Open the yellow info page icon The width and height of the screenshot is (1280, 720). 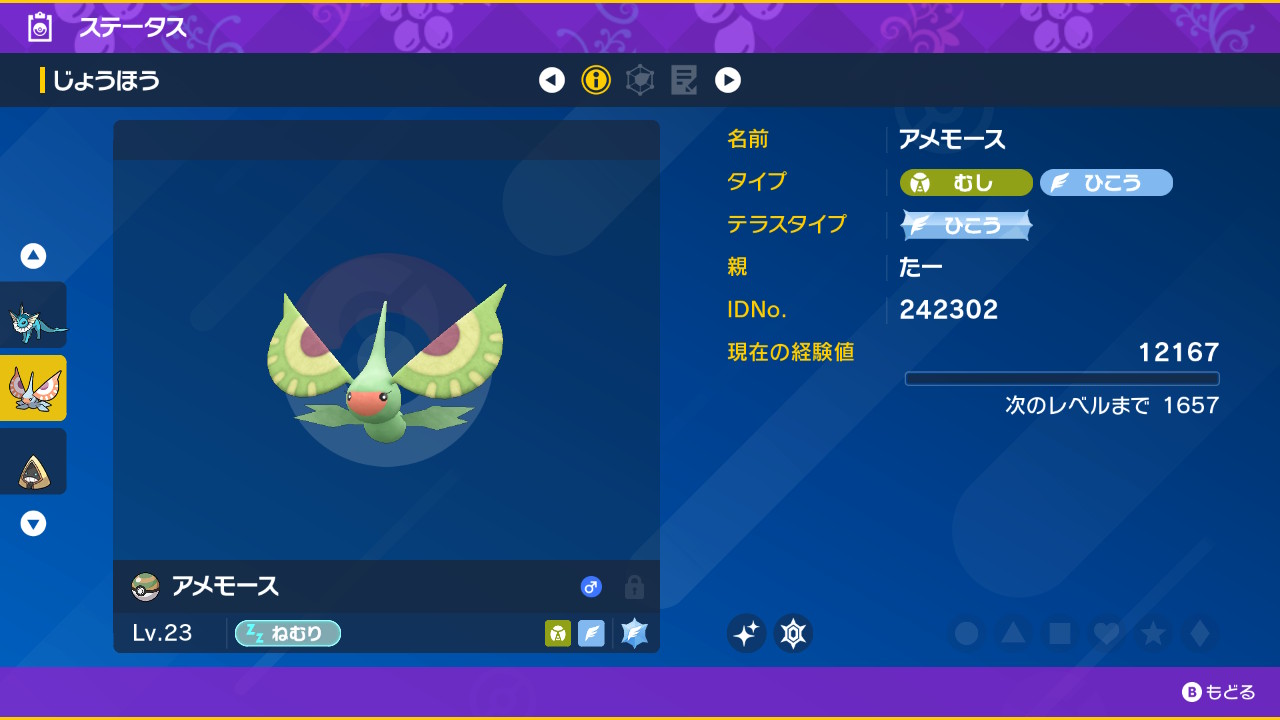tap(596, 80)
